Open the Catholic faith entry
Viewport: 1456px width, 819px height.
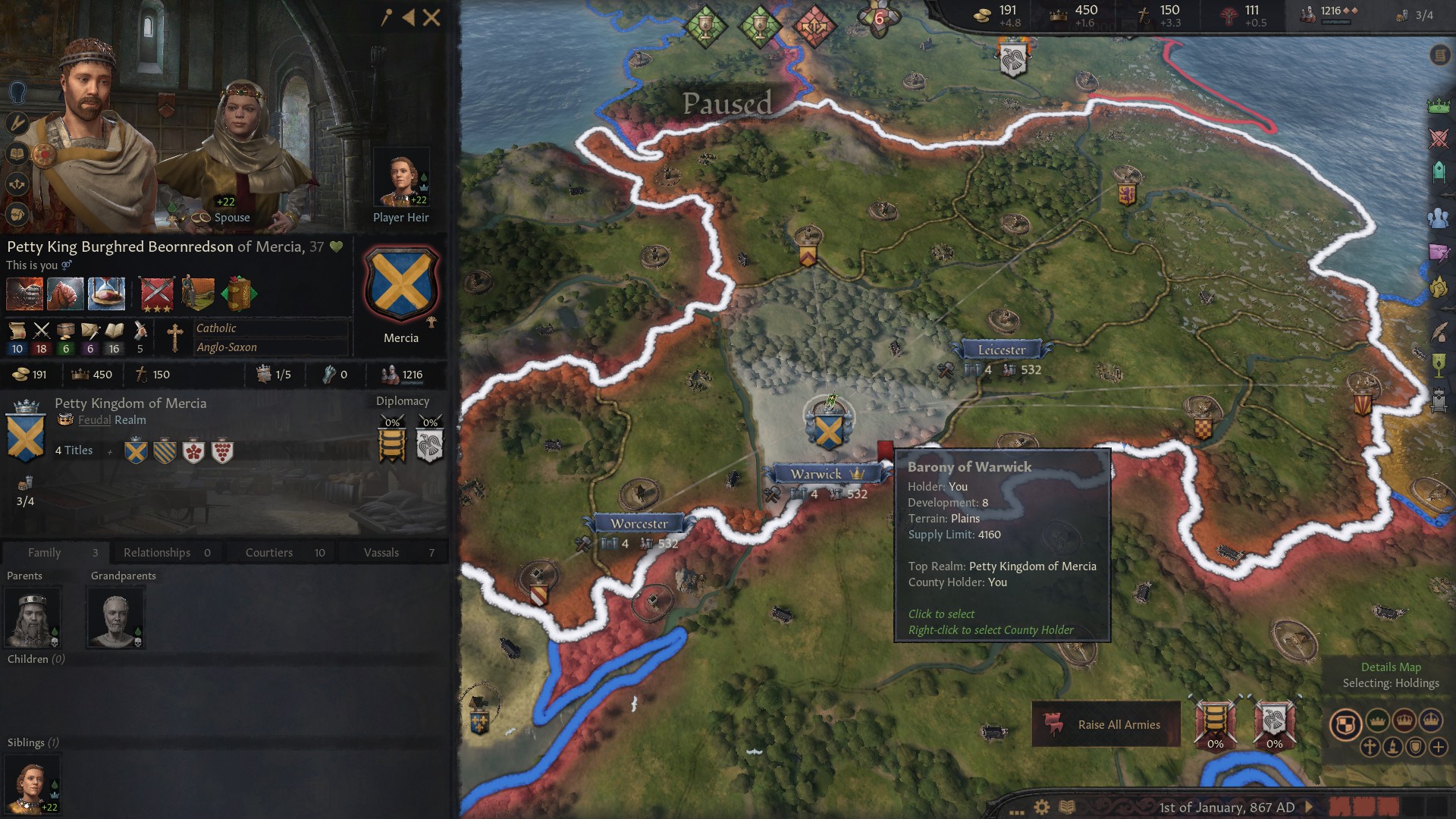[217, 328]
